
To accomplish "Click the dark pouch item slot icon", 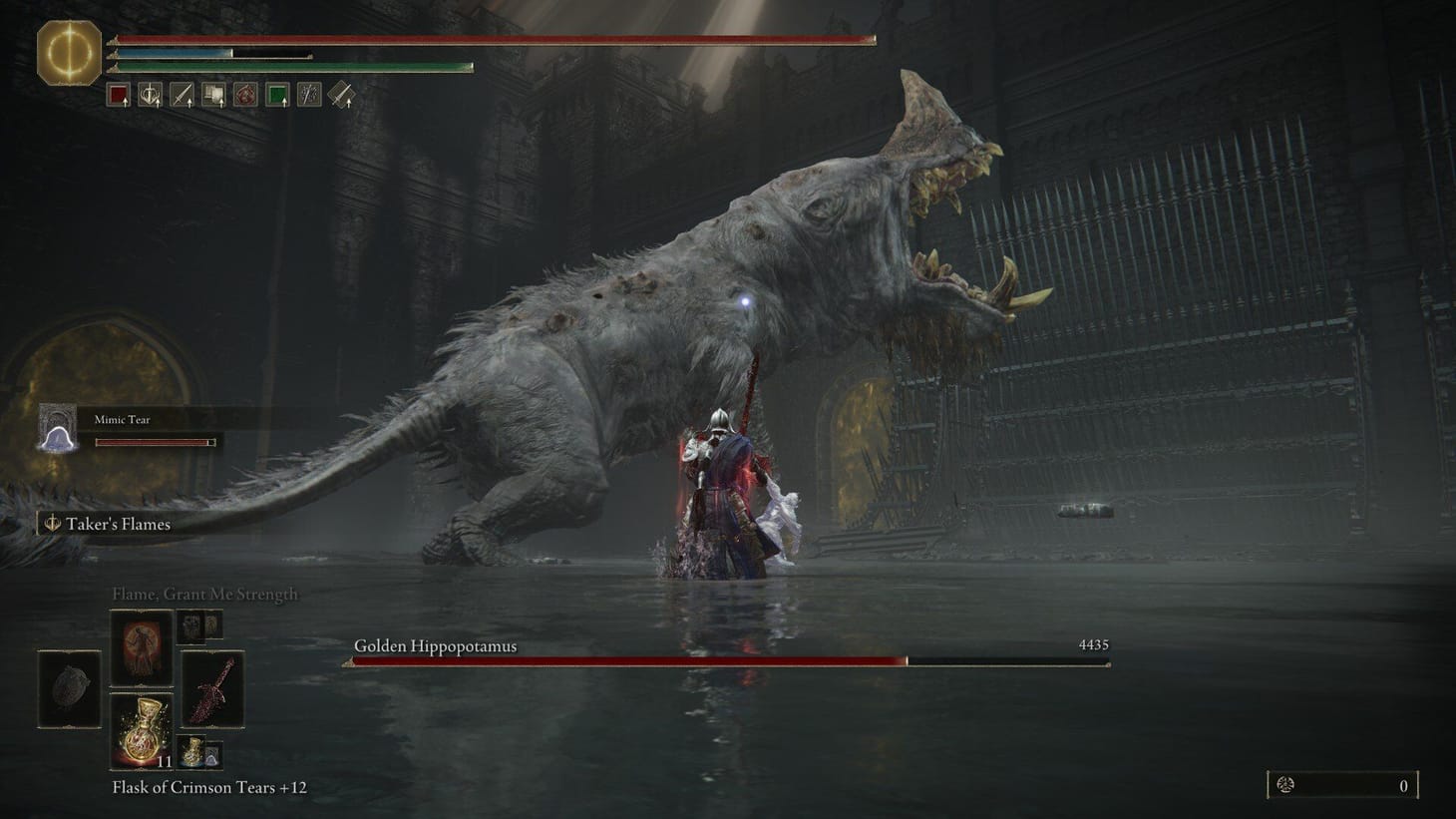I will click(67, 688).
